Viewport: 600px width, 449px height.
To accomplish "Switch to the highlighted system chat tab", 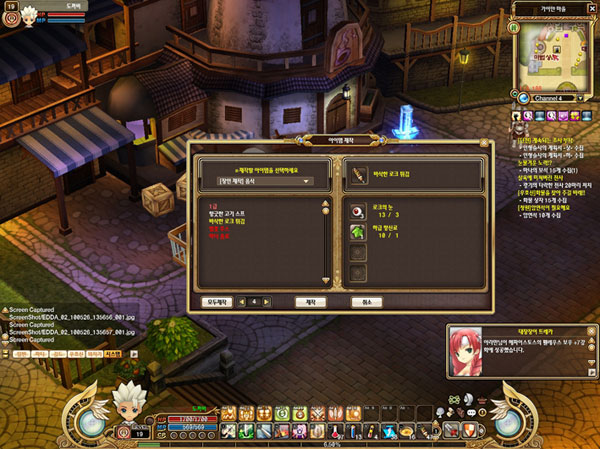I will pos(113,353).
